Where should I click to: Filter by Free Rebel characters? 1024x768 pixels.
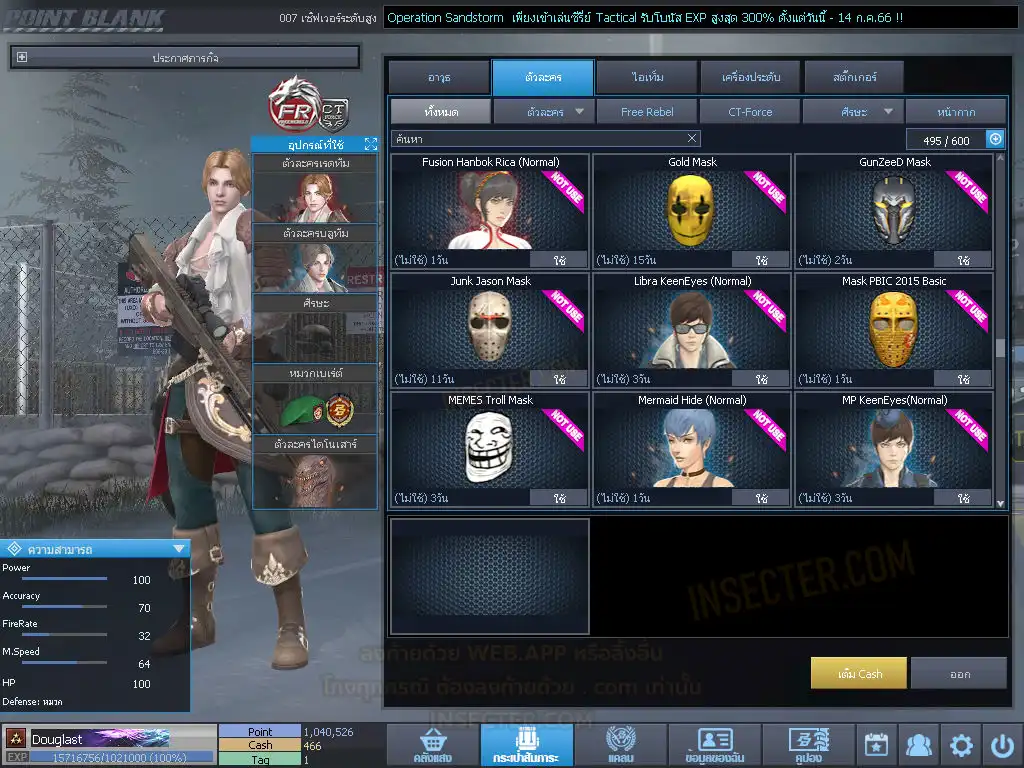[647, 112]
